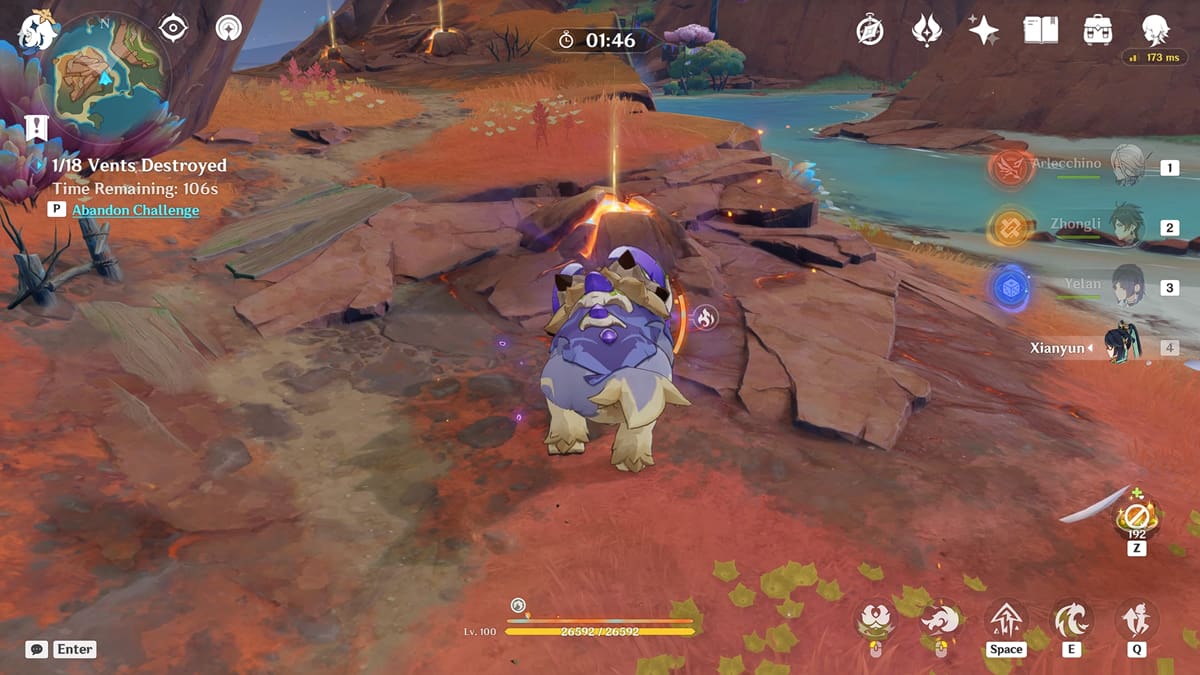Activate the E skill icon

point(1071,622)
